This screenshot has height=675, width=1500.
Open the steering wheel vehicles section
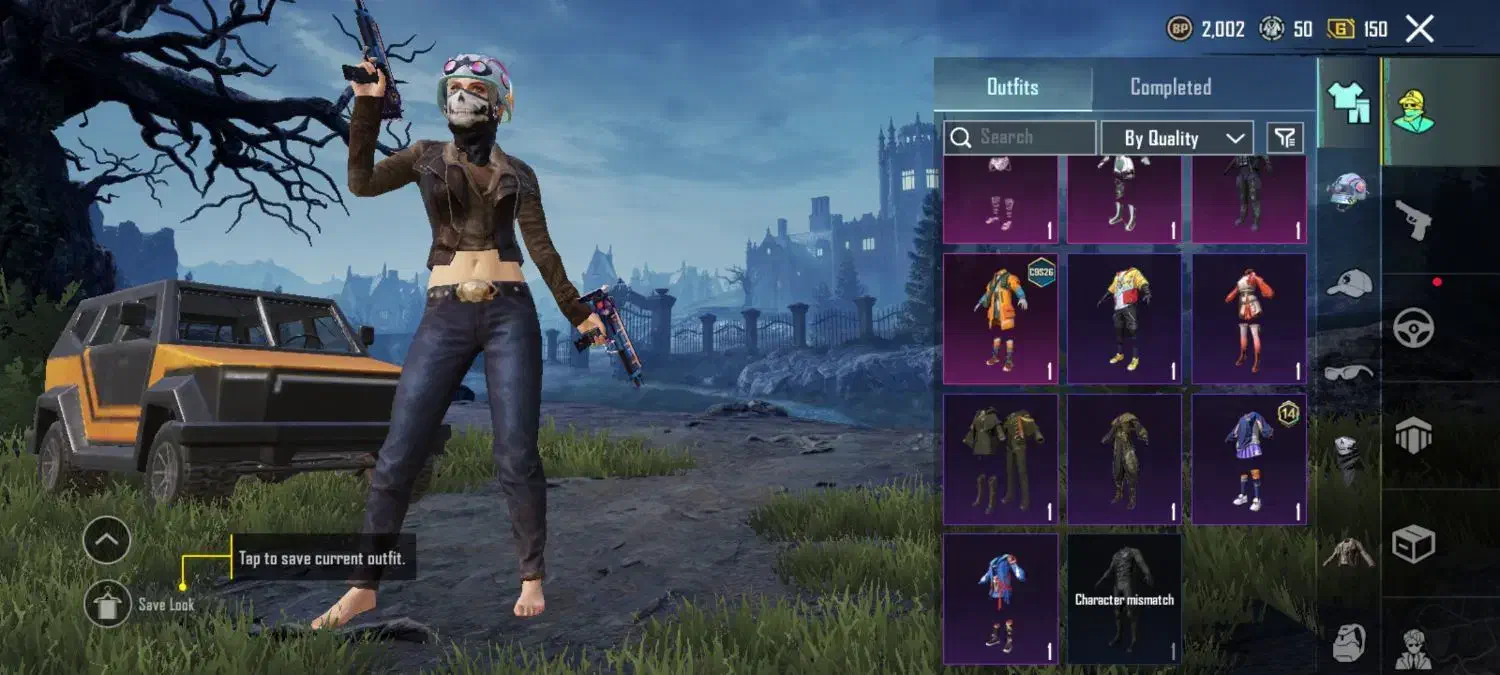(x=1413, y=327)
